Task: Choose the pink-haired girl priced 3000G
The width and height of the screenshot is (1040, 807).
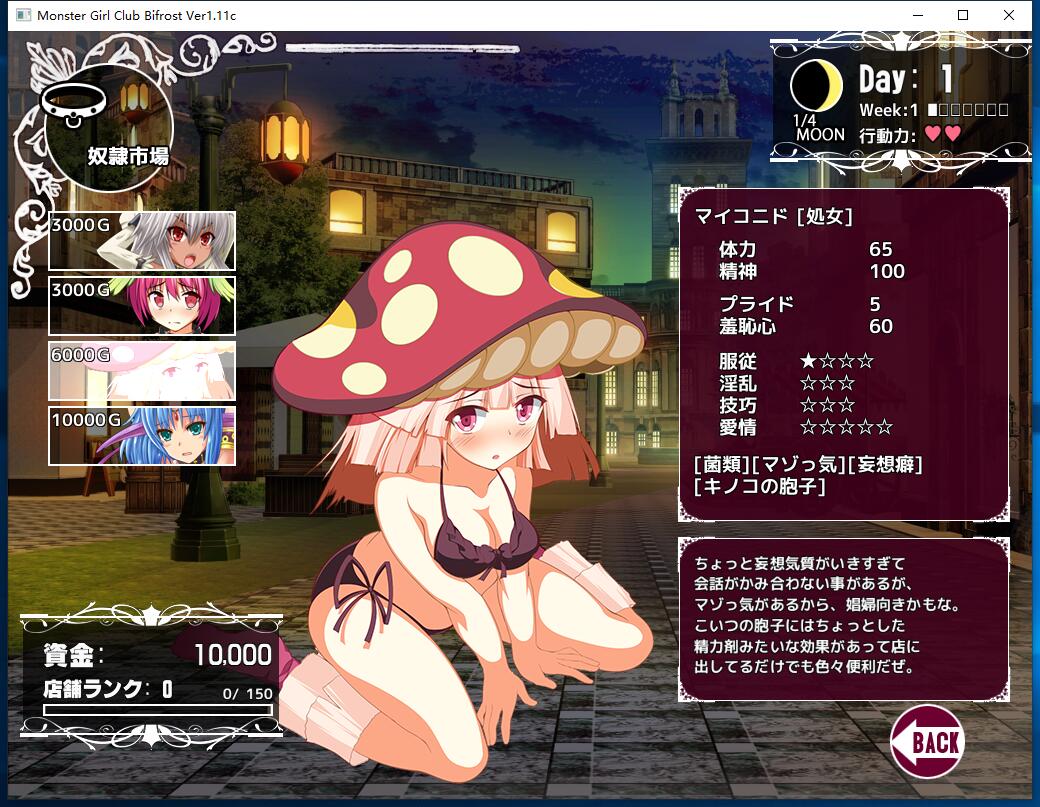Action: coord(142,306)
